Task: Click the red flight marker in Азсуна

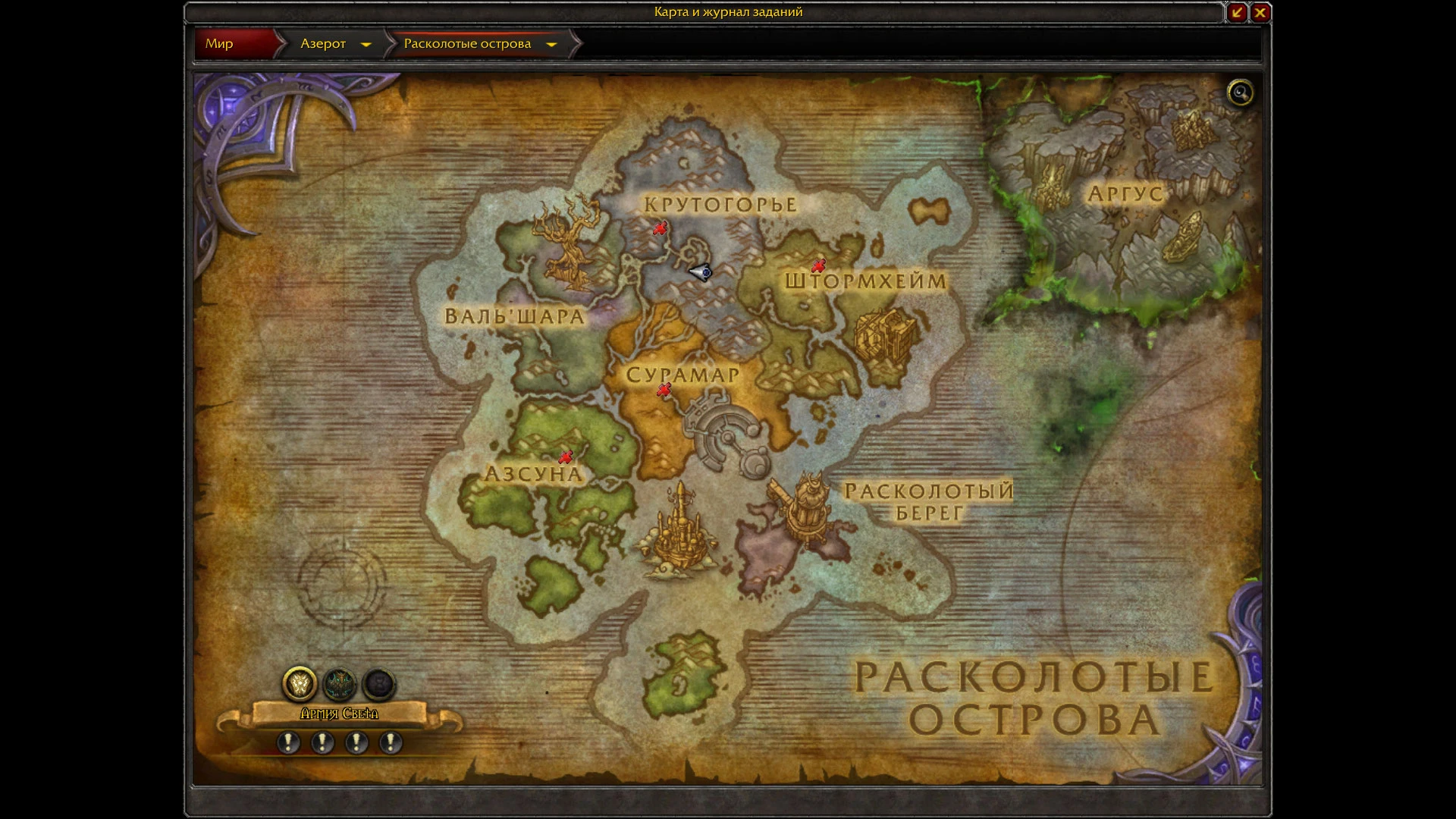Action: click(566, 455)
